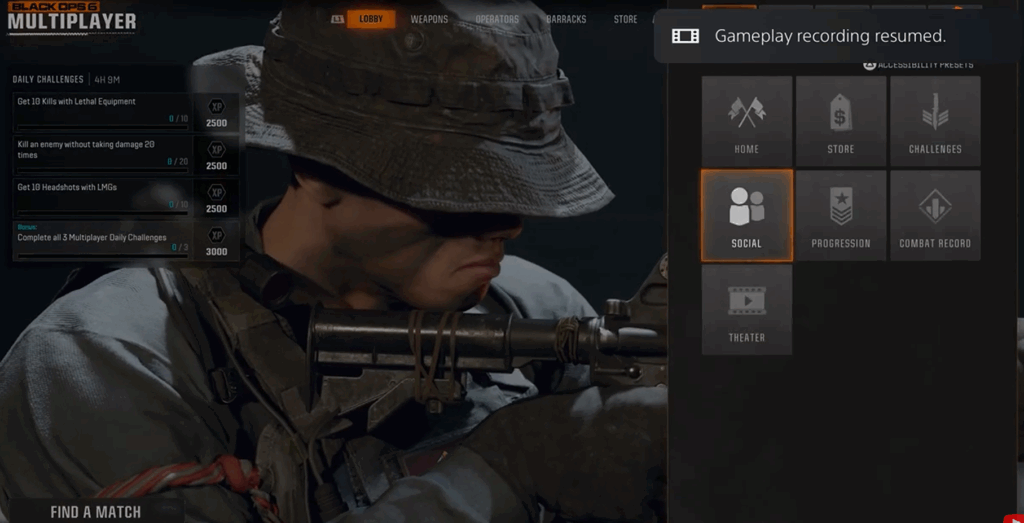Switch to the Lobby tab
The image size is (1024, 523).
pos(371,19)
